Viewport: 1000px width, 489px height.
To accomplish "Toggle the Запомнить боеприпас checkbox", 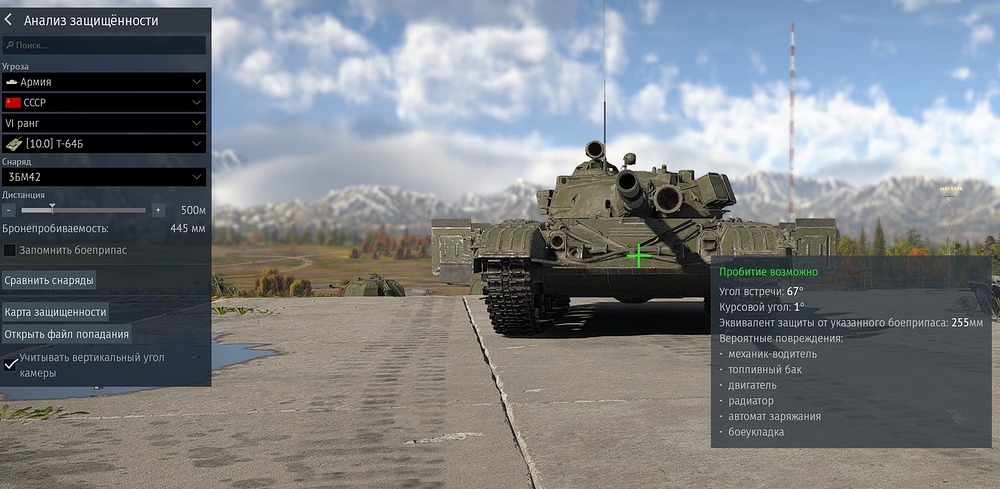I will (x=10, y=250).
